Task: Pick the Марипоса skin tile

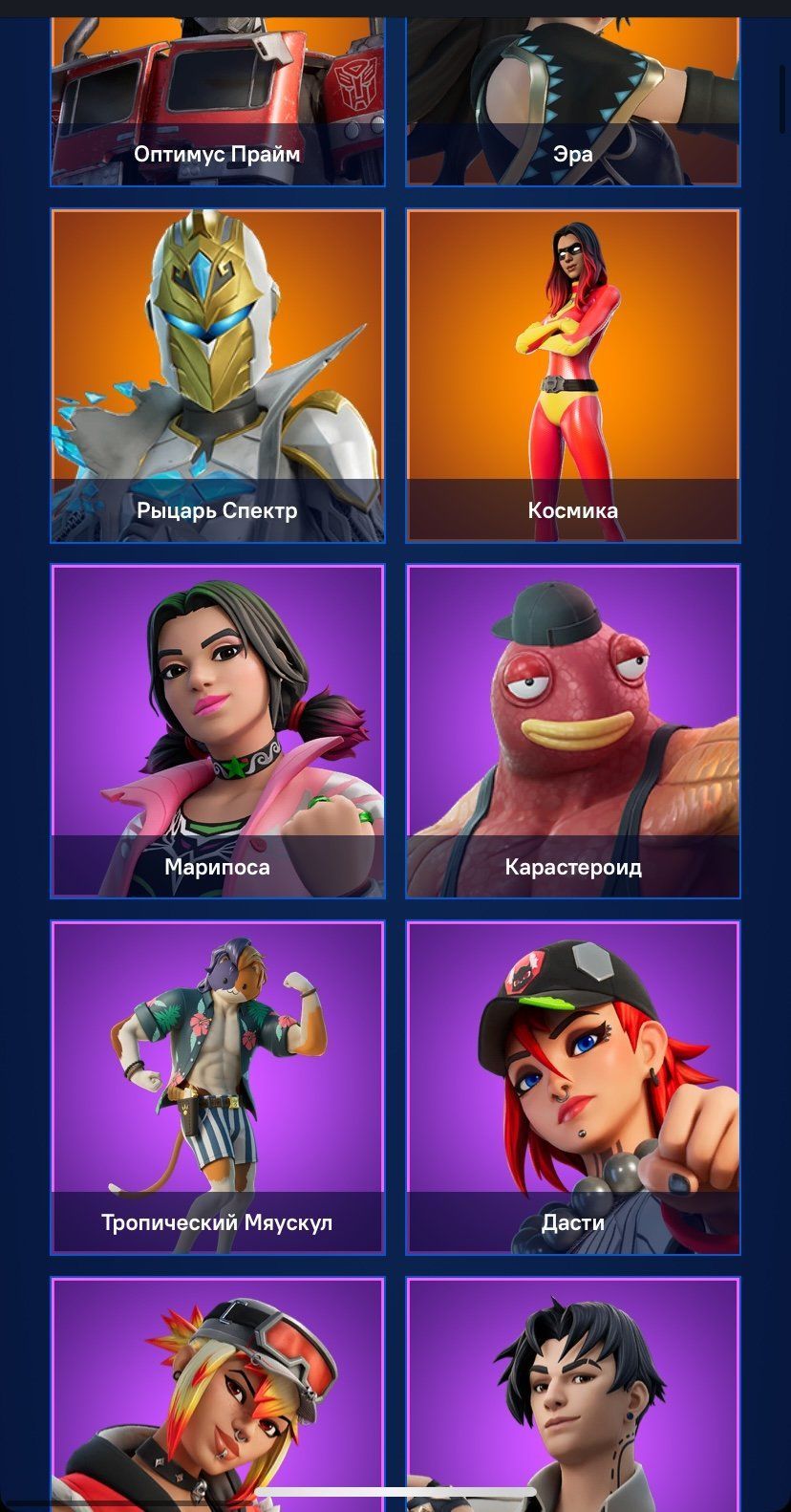Action: (x=218, y=731)
